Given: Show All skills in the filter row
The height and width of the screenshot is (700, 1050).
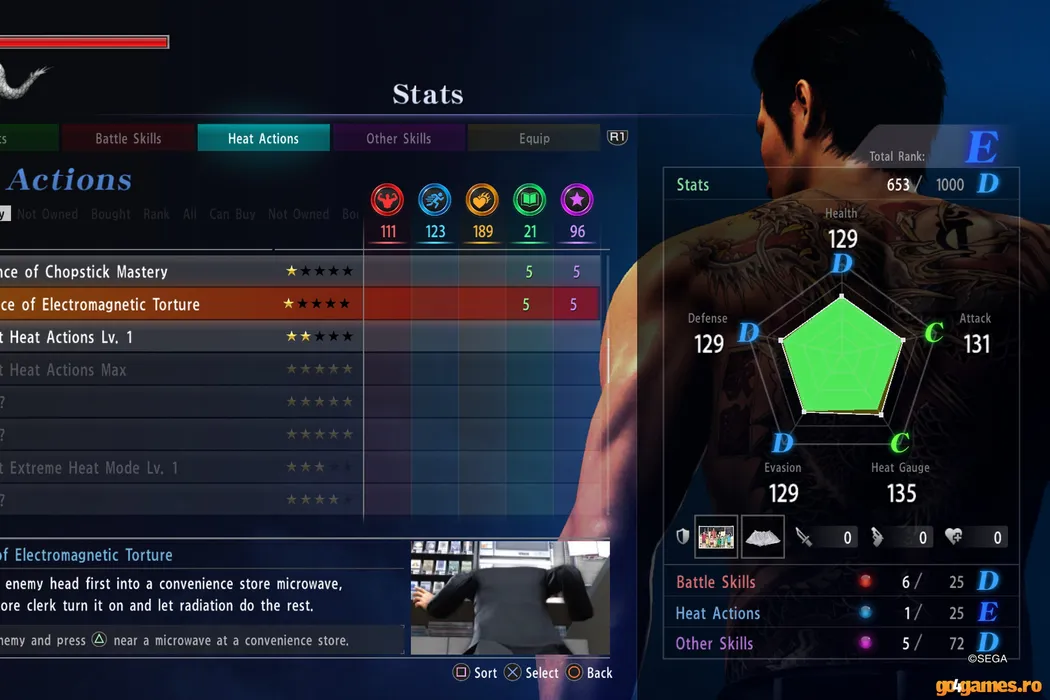Looking at the screenshot, I should (x=190, y=214).
